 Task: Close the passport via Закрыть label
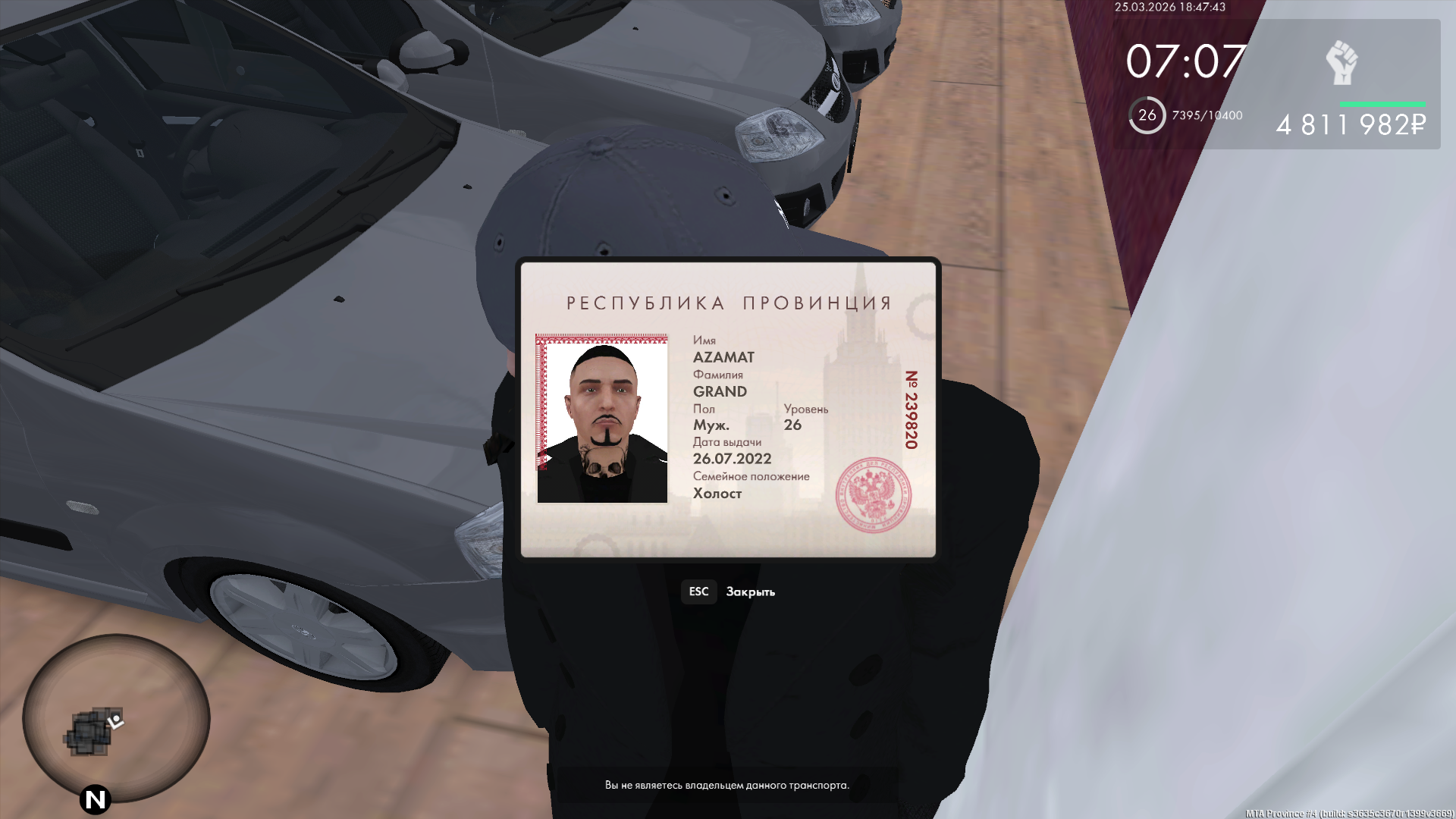(750, 592)
